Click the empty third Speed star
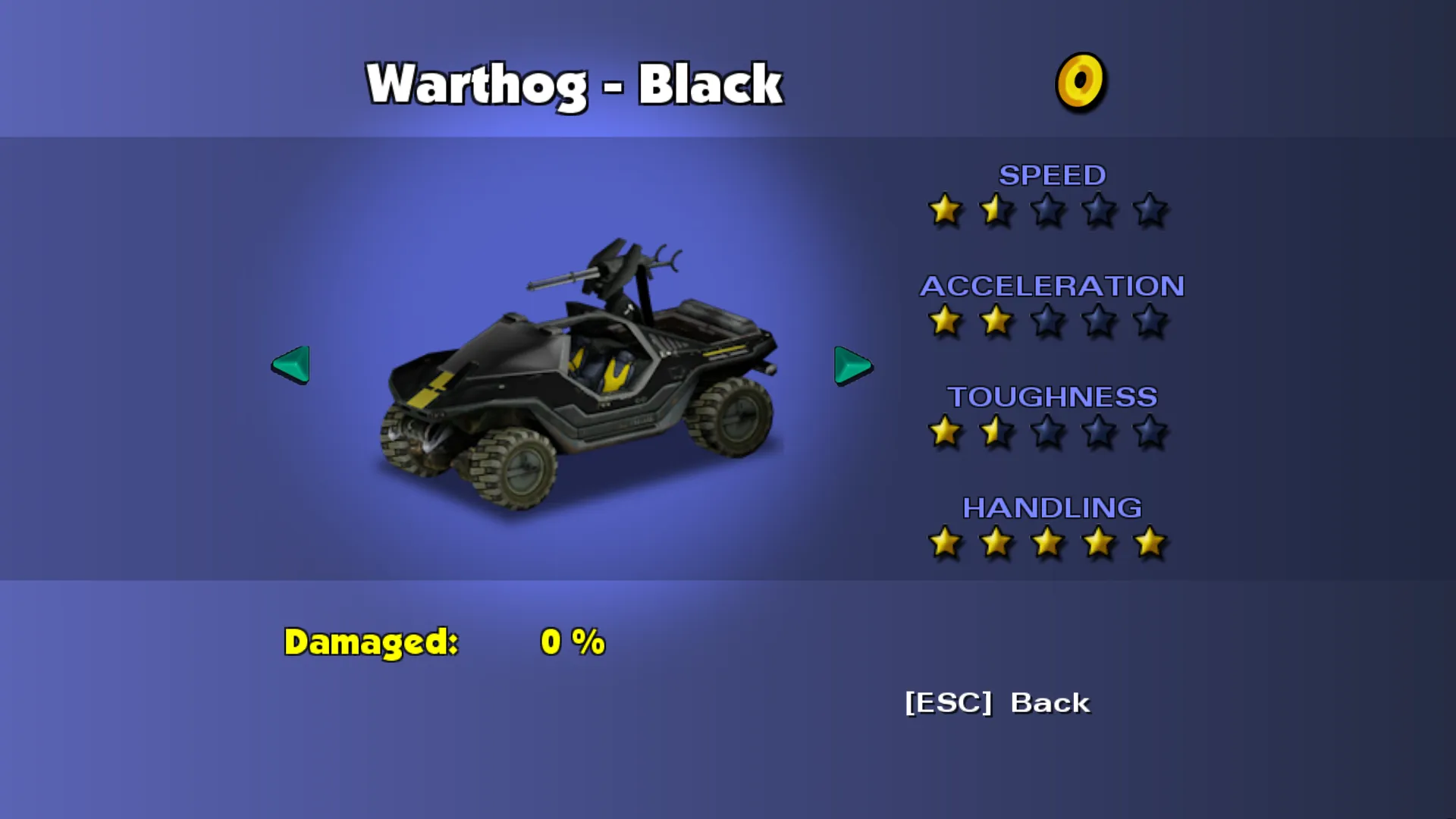The image size is (1456, 819). (1048, 211)
